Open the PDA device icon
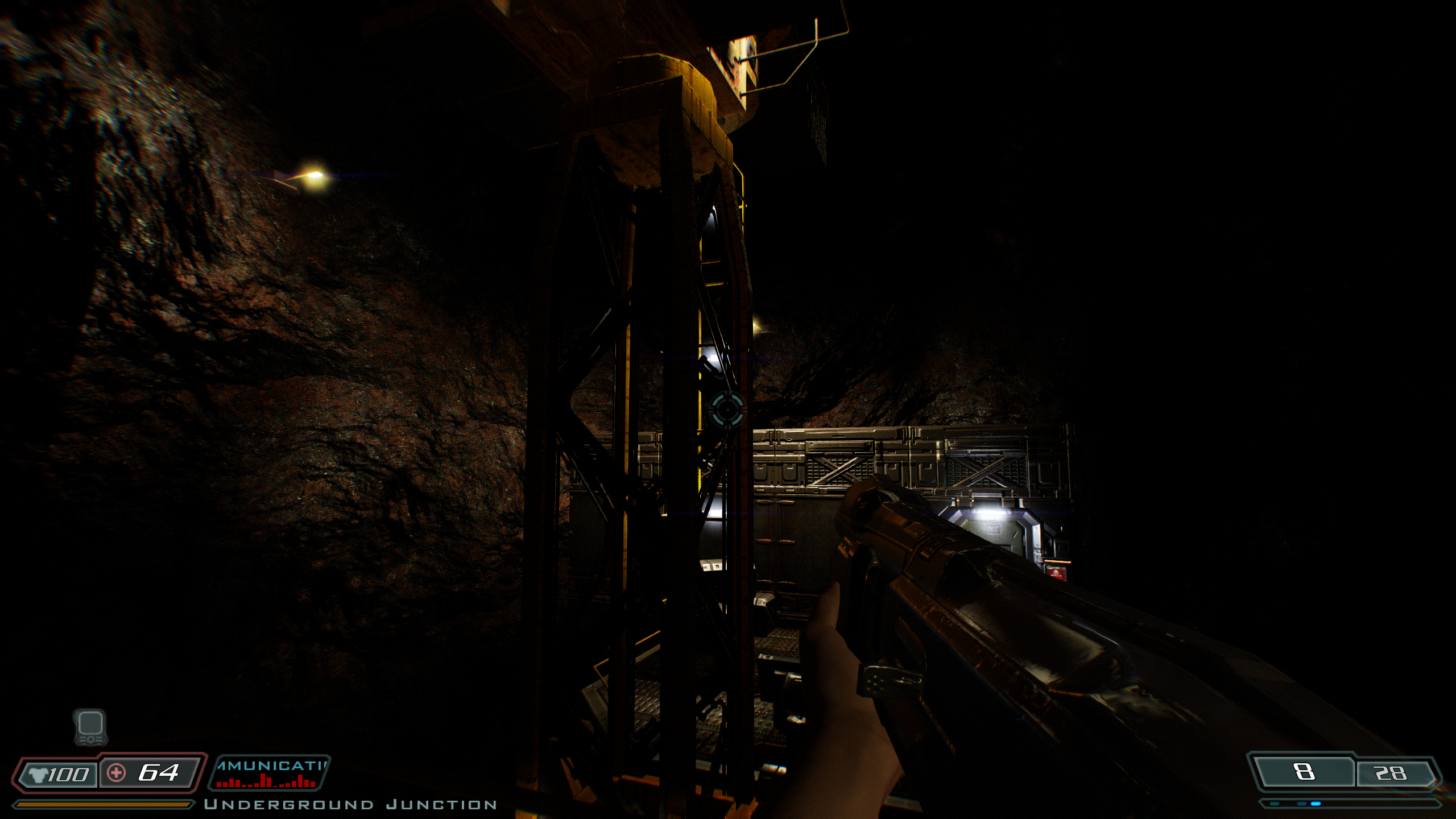Screen dimensions: 1456x819 coord(90,727)
